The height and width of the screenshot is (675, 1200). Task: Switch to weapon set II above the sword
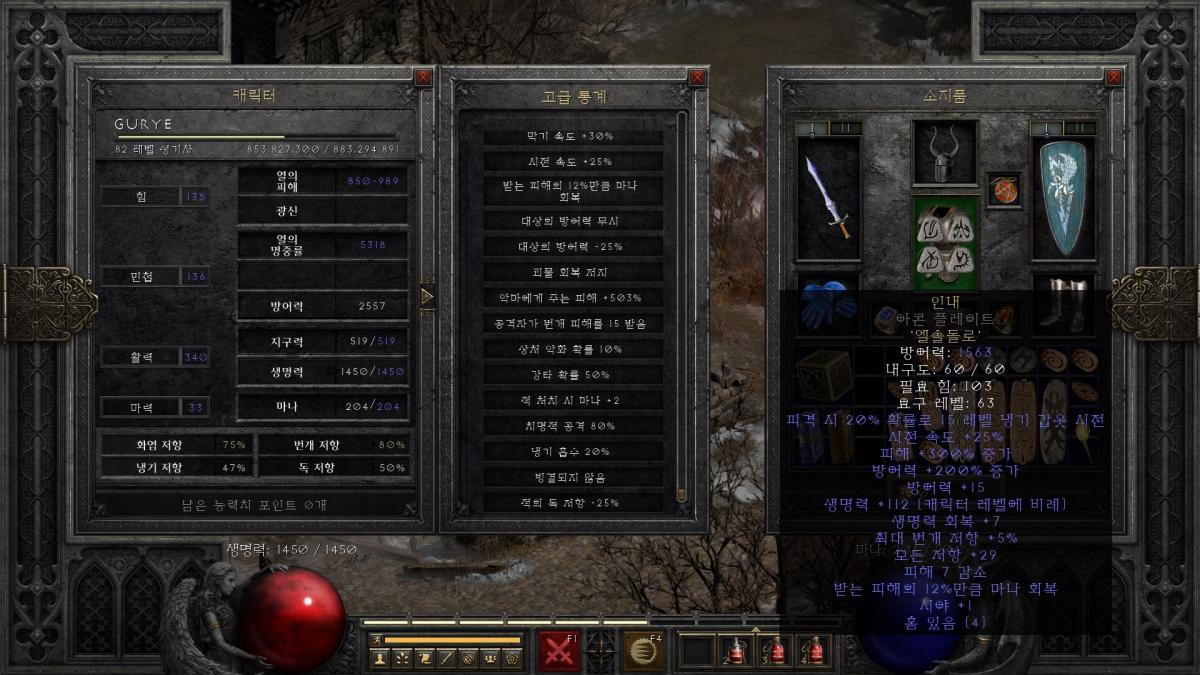845,128
